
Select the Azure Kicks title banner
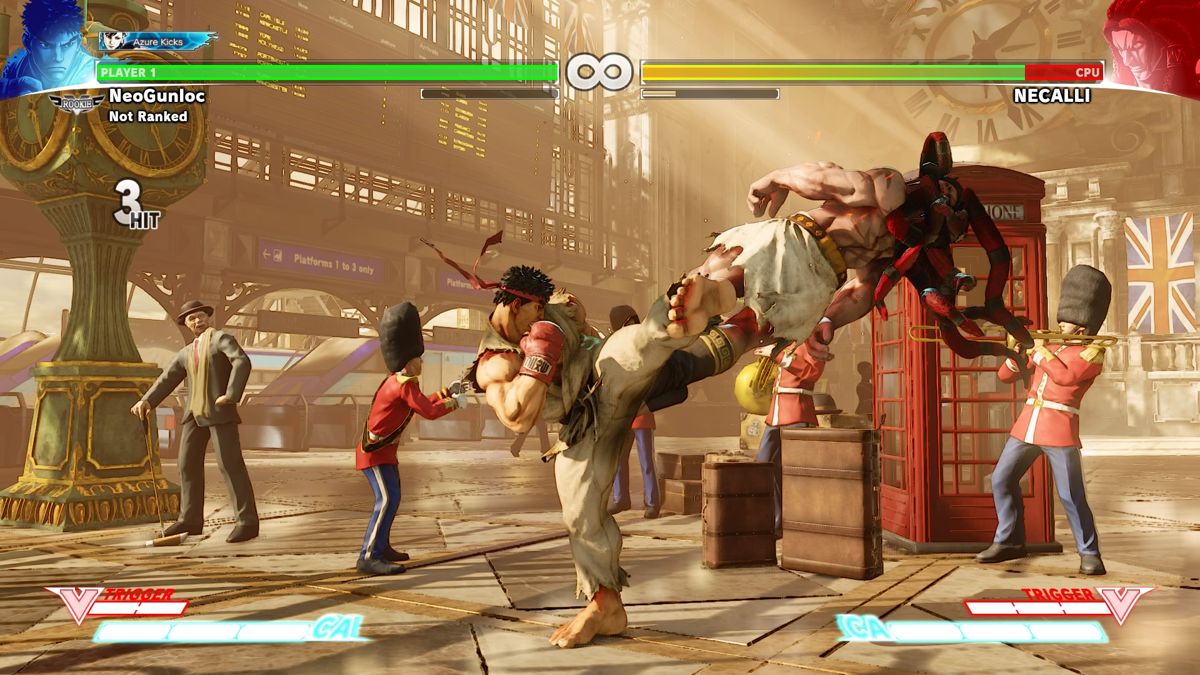pos(158,41)
